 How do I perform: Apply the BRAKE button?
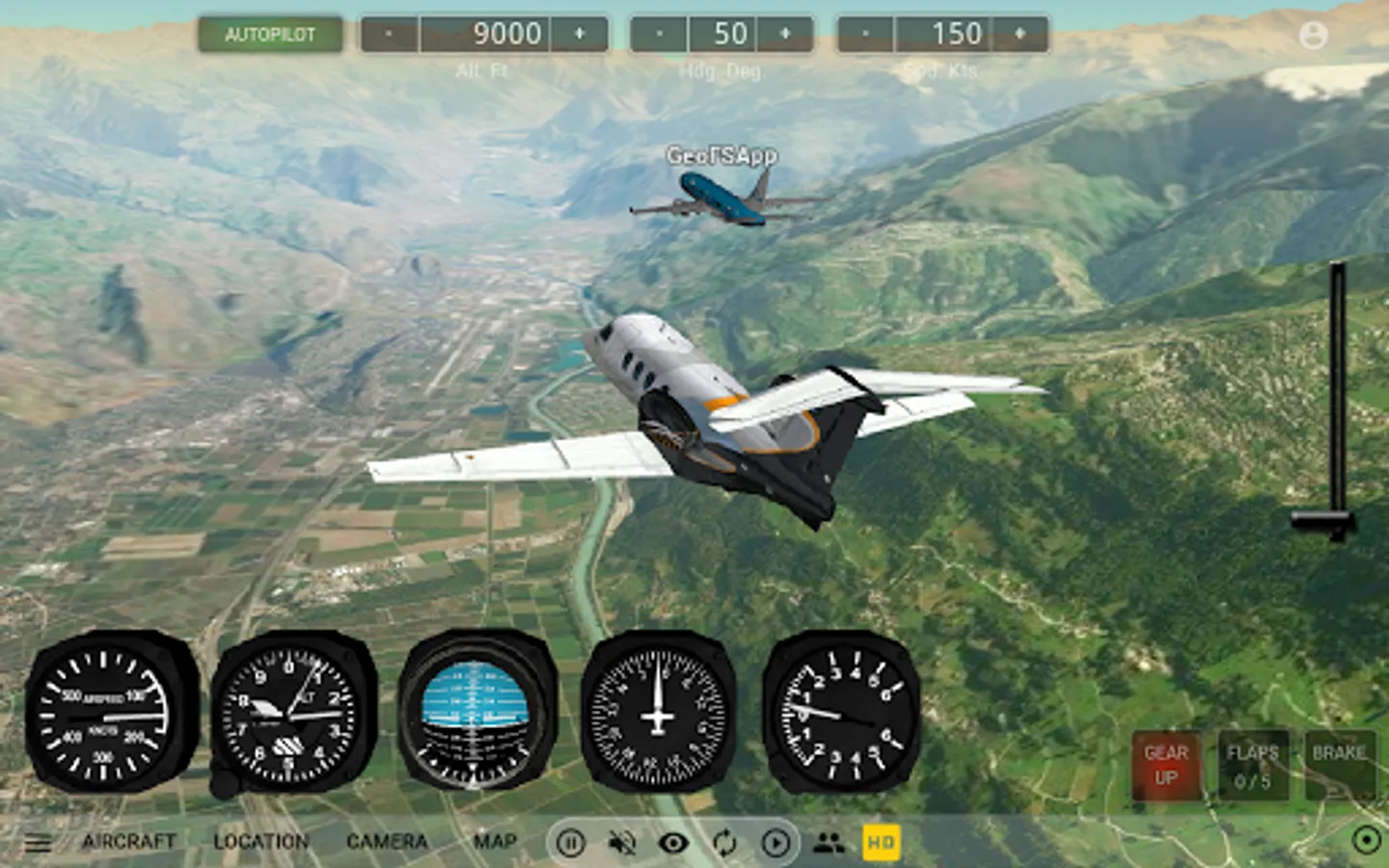pyautogui.click(x=1339, y=766)
